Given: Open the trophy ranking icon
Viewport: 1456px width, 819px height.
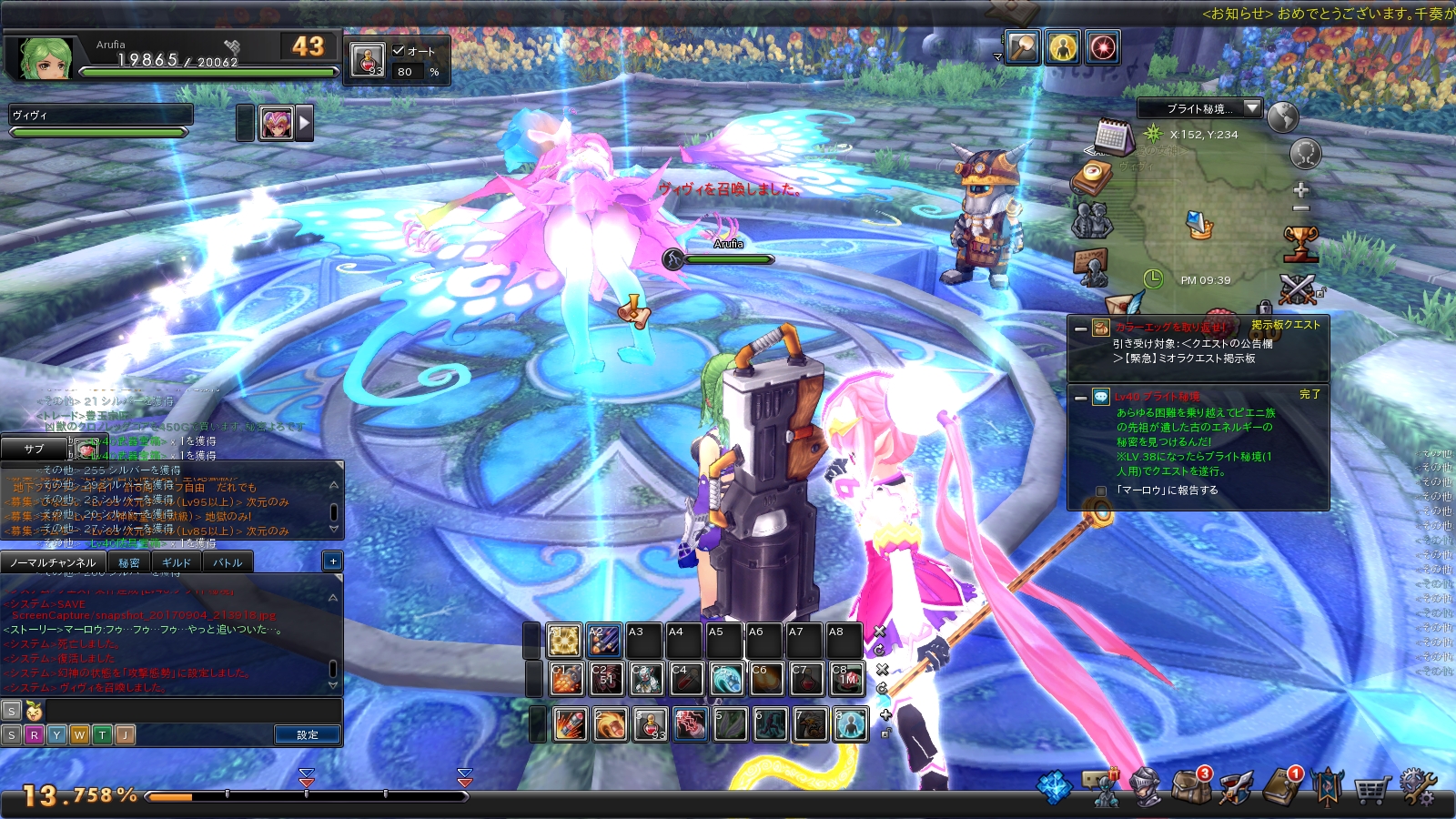Looking at the screenshot, I should tap(1300, 243).
